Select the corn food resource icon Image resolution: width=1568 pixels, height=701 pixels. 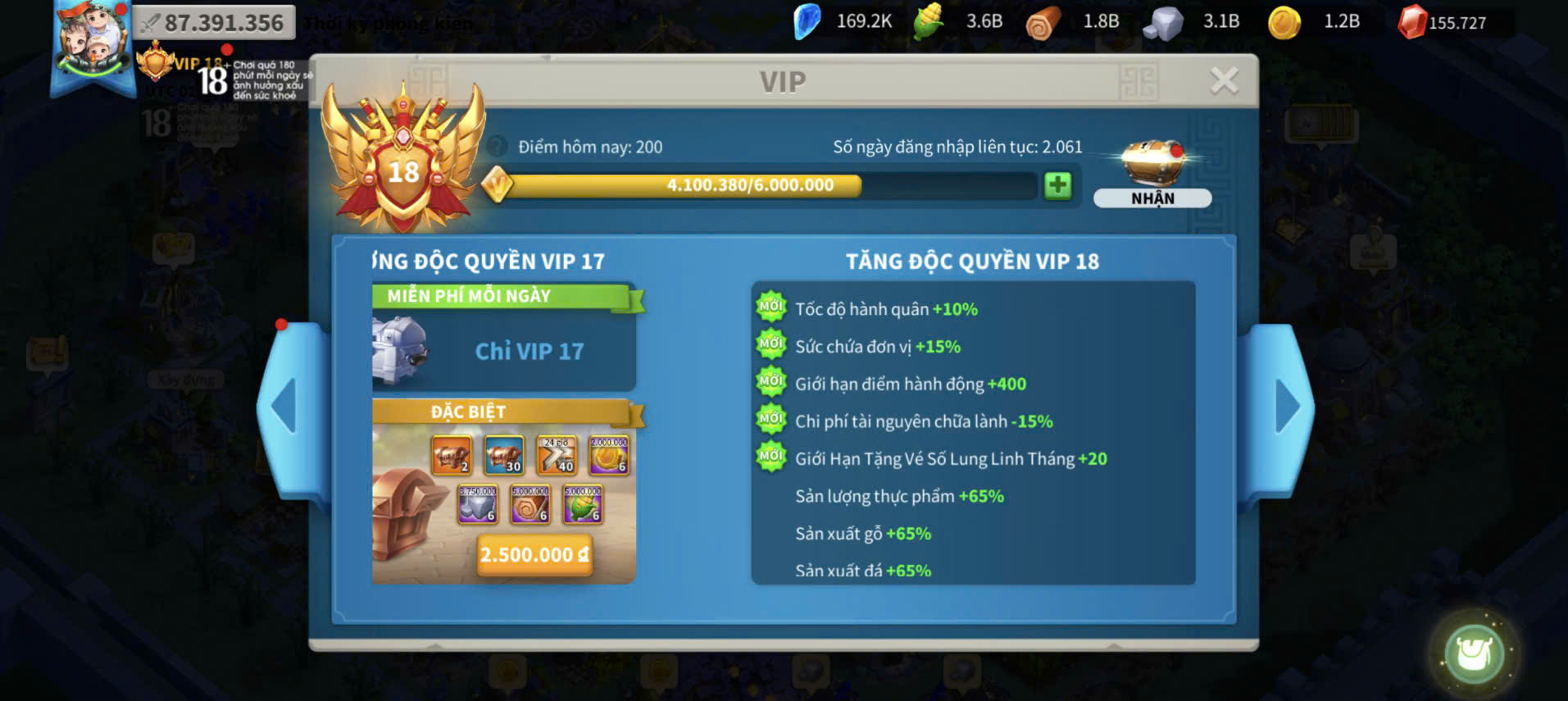click(929, 22)
